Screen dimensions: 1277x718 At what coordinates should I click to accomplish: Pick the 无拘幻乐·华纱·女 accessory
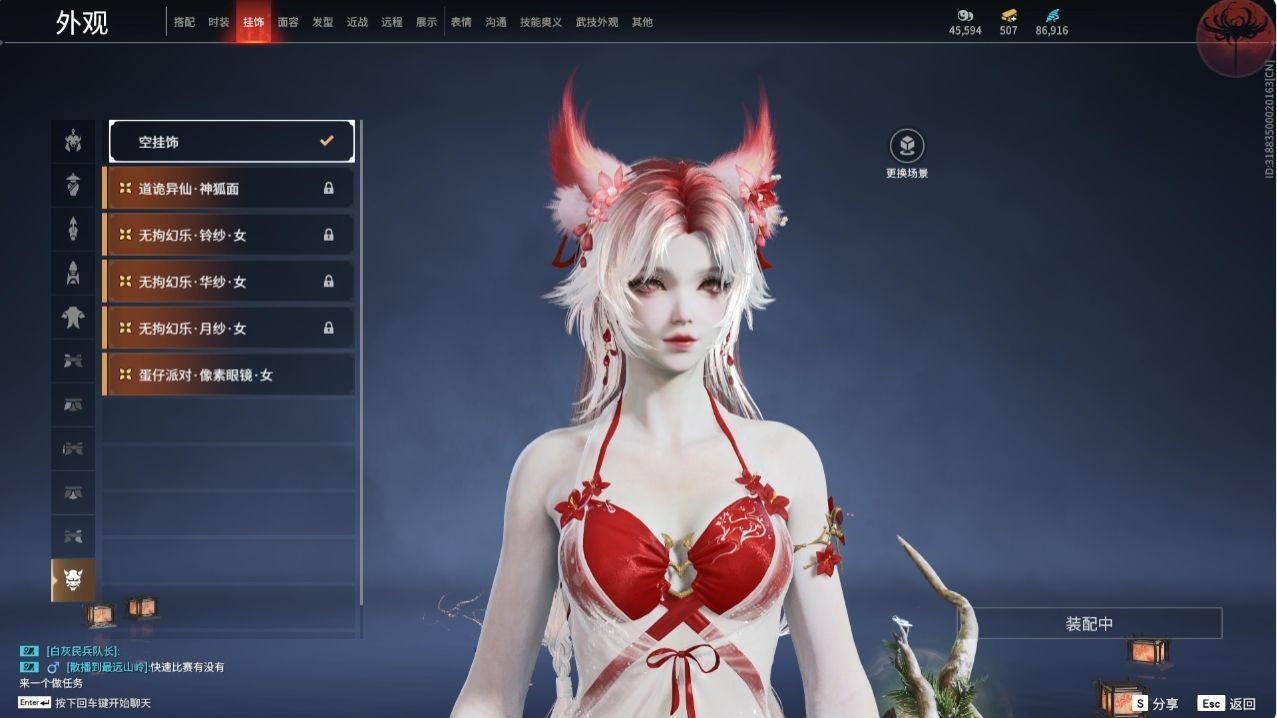pos(229,282)
